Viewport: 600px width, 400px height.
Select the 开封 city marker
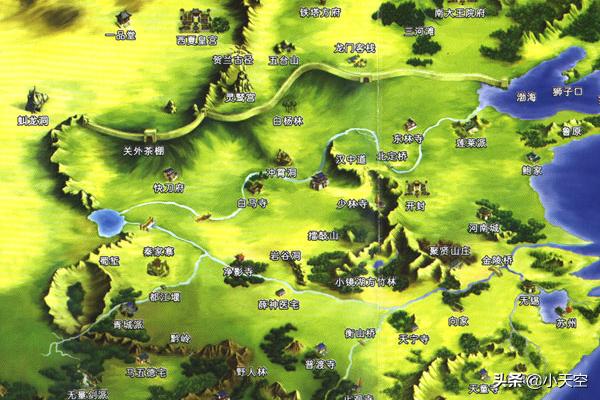(415, 205)
